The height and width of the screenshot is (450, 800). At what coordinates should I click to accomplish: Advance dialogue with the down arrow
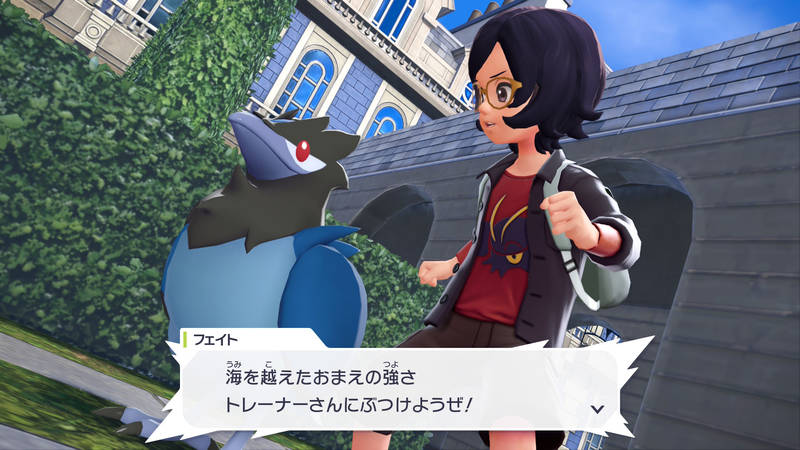(597, 409)
